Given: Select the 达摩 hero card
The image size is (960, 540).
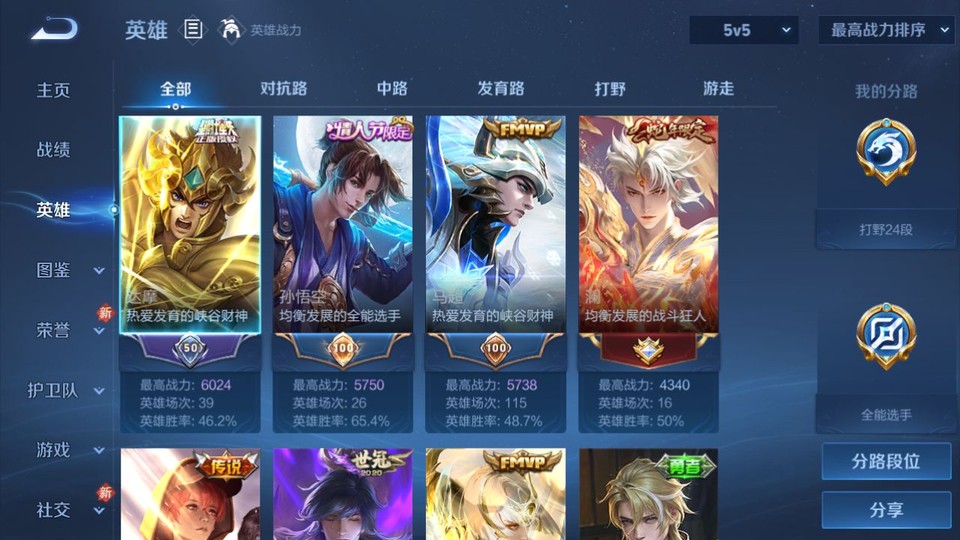Looking at the screenshot, I should [190, 225].
